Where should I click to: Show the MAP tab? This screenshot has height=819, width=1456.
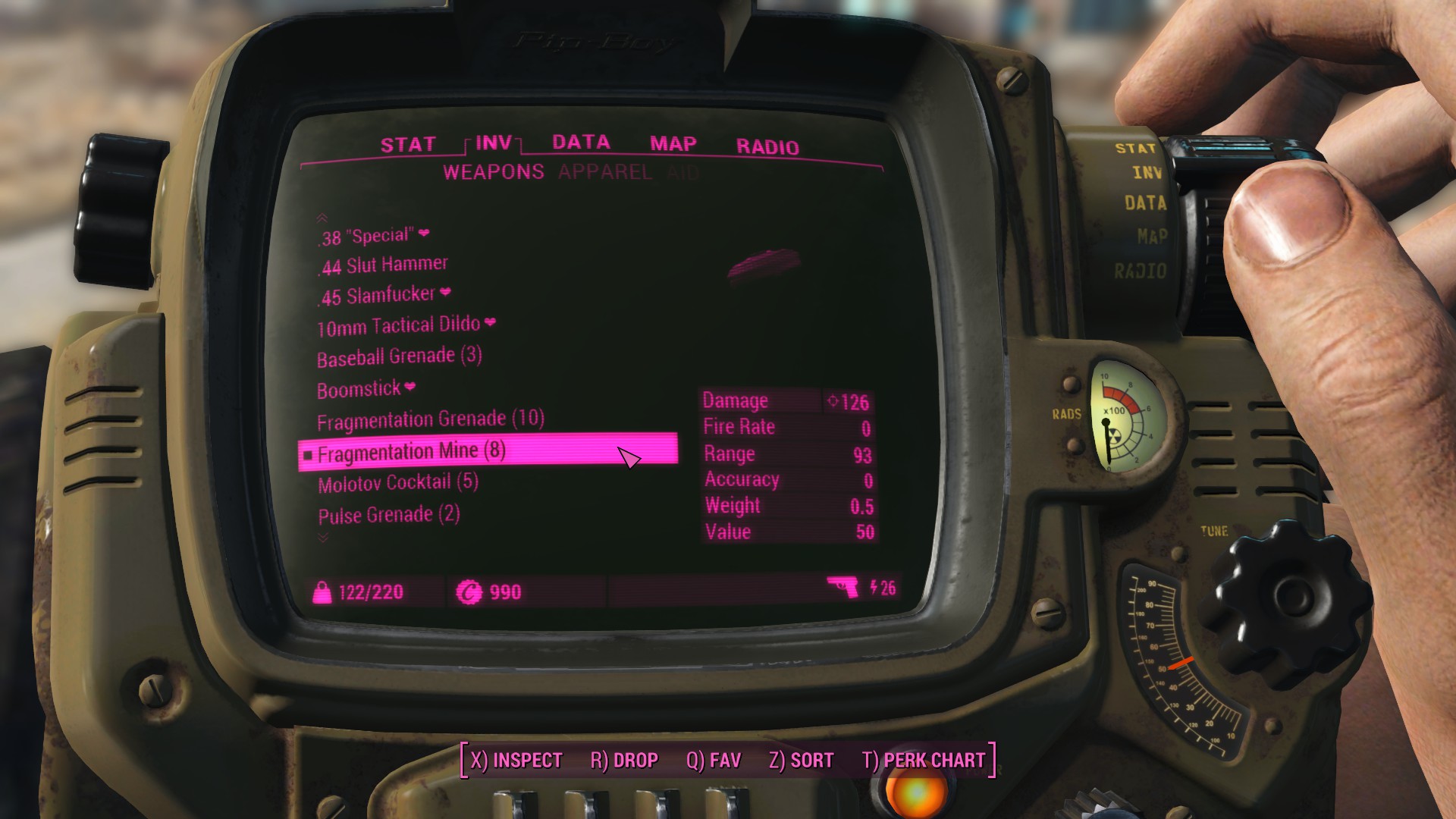point(673,144)
